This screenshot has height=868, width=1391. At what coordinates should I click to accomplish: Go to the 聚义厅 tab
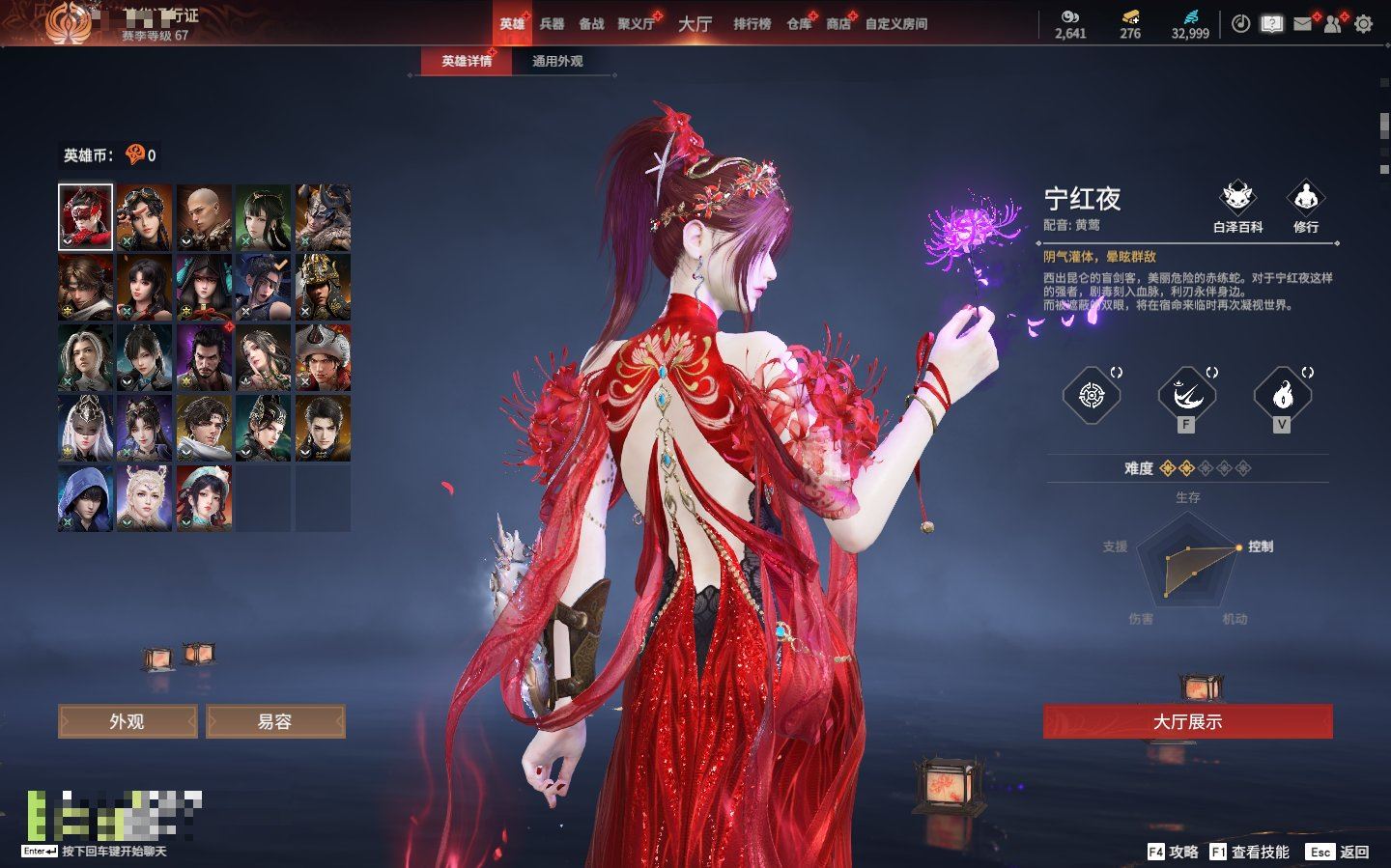point(636,23)
